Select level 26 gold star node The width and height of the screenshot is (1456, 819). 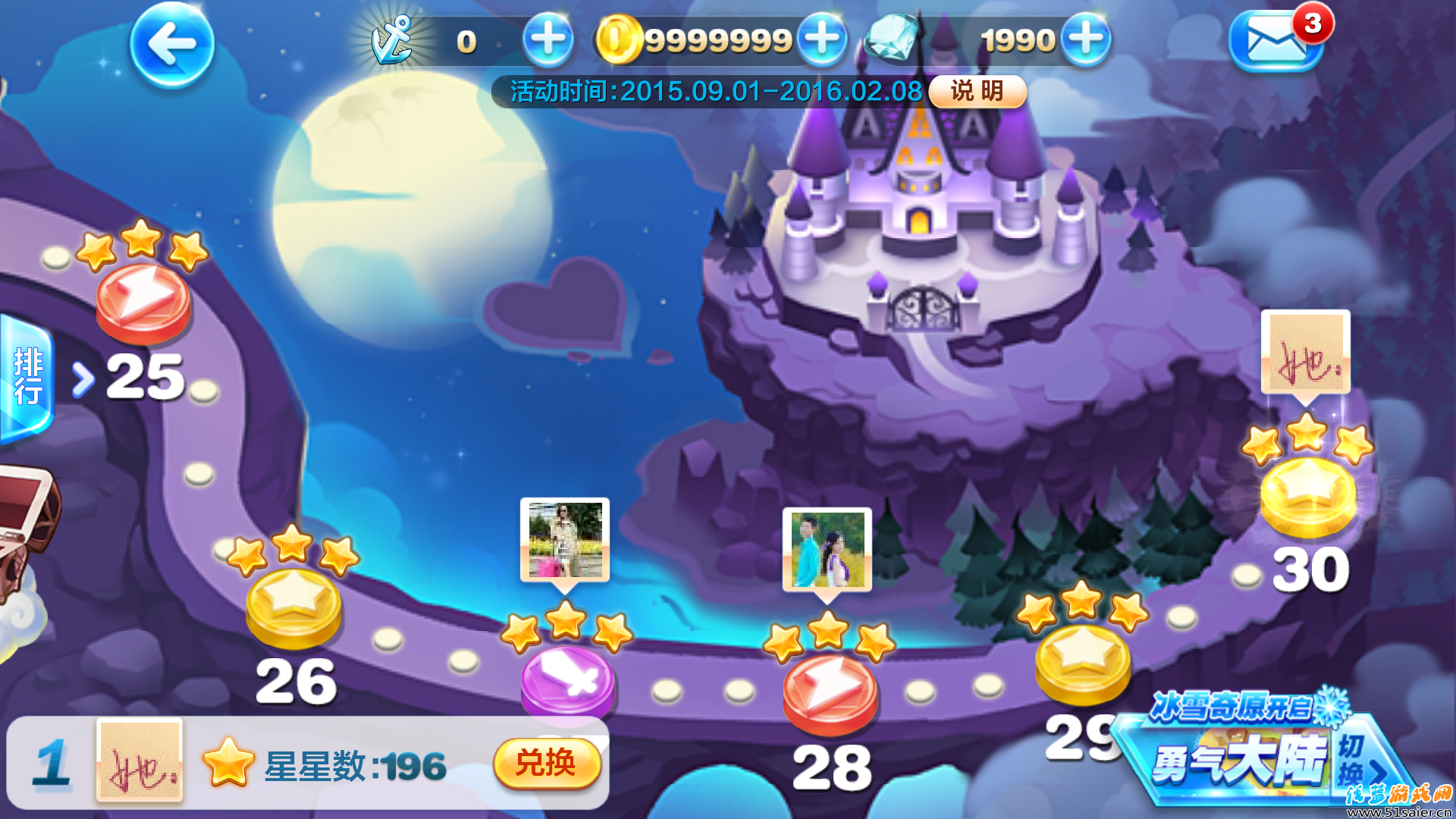pyautogui.click(x=294, y=607)
